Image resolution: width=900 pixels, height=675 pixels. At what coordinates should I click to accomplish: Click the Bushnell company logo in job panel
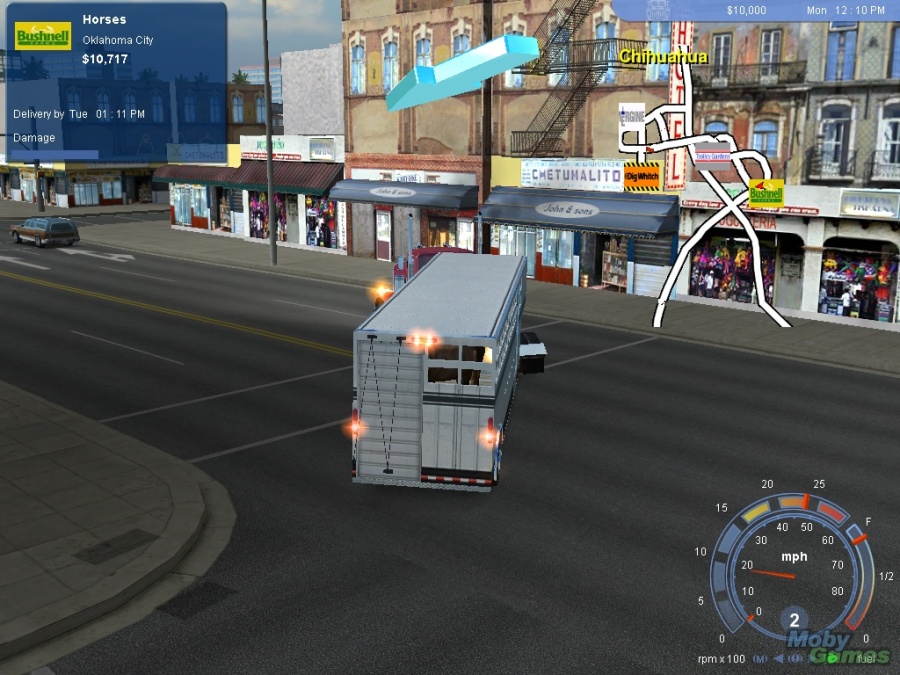click(43, 36)
